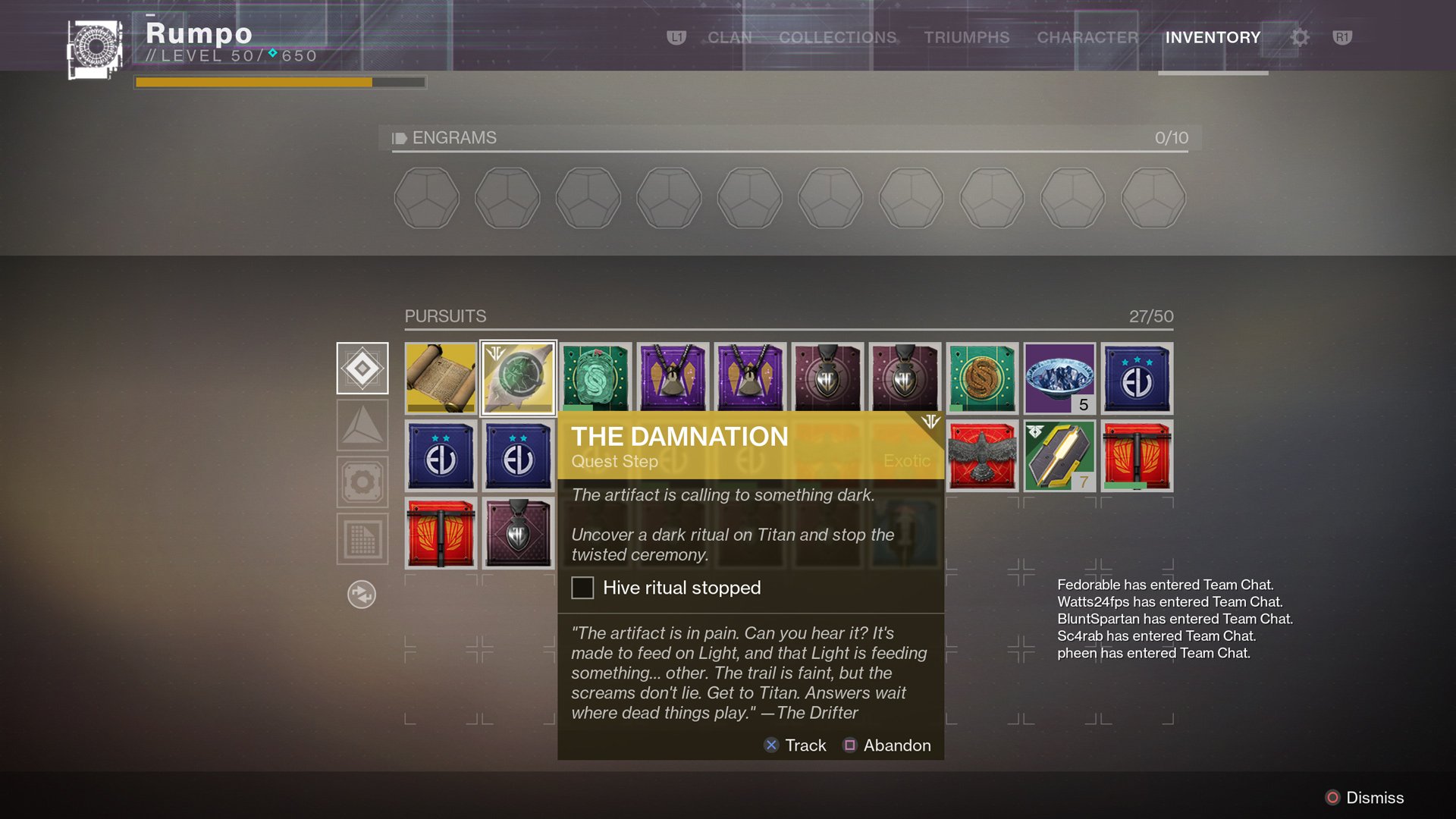1456x819 pixels.
Task: Click the swap arrows icon below the sidebar
Action: (x=362, y=595)
